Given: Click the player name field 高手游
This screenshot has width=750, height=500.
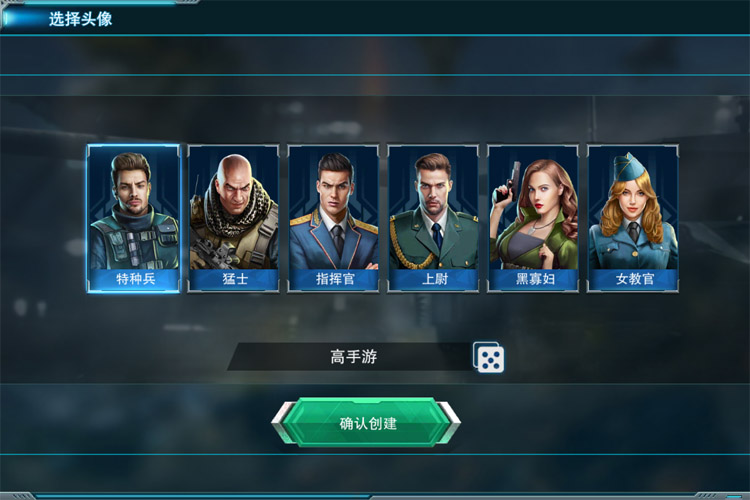Looking at the screenshot, I should 354,357.
